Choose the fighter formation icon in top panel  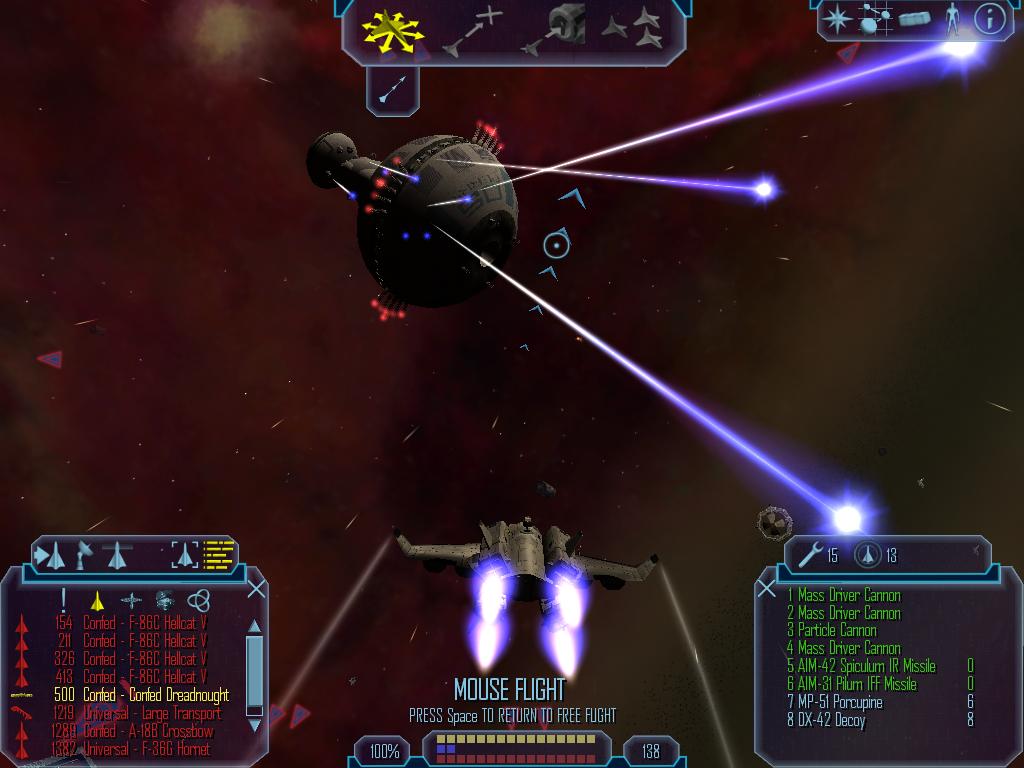632,29
